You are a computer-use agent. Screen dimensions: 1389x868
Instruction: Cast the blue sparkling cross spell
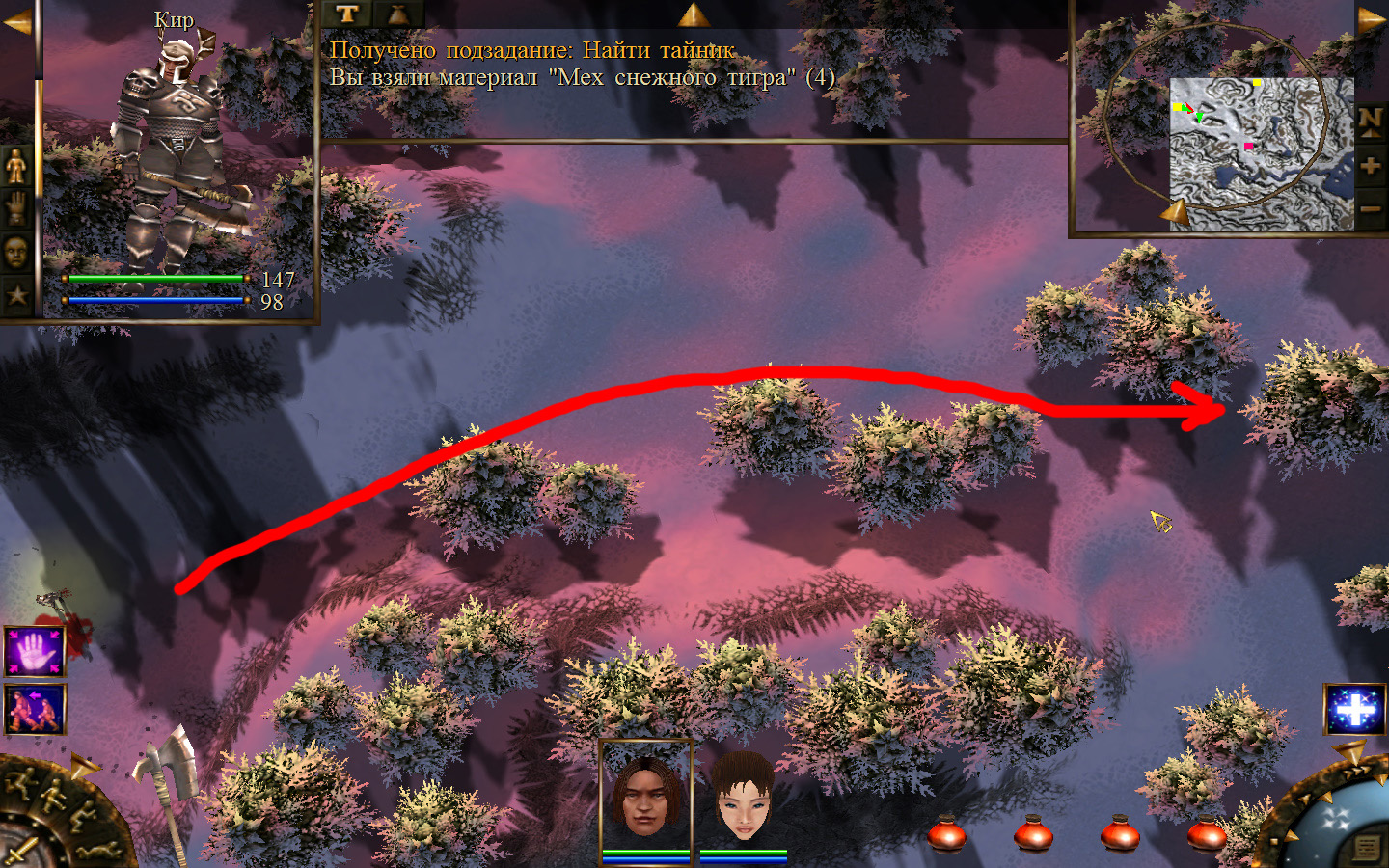pos(1355,710)
